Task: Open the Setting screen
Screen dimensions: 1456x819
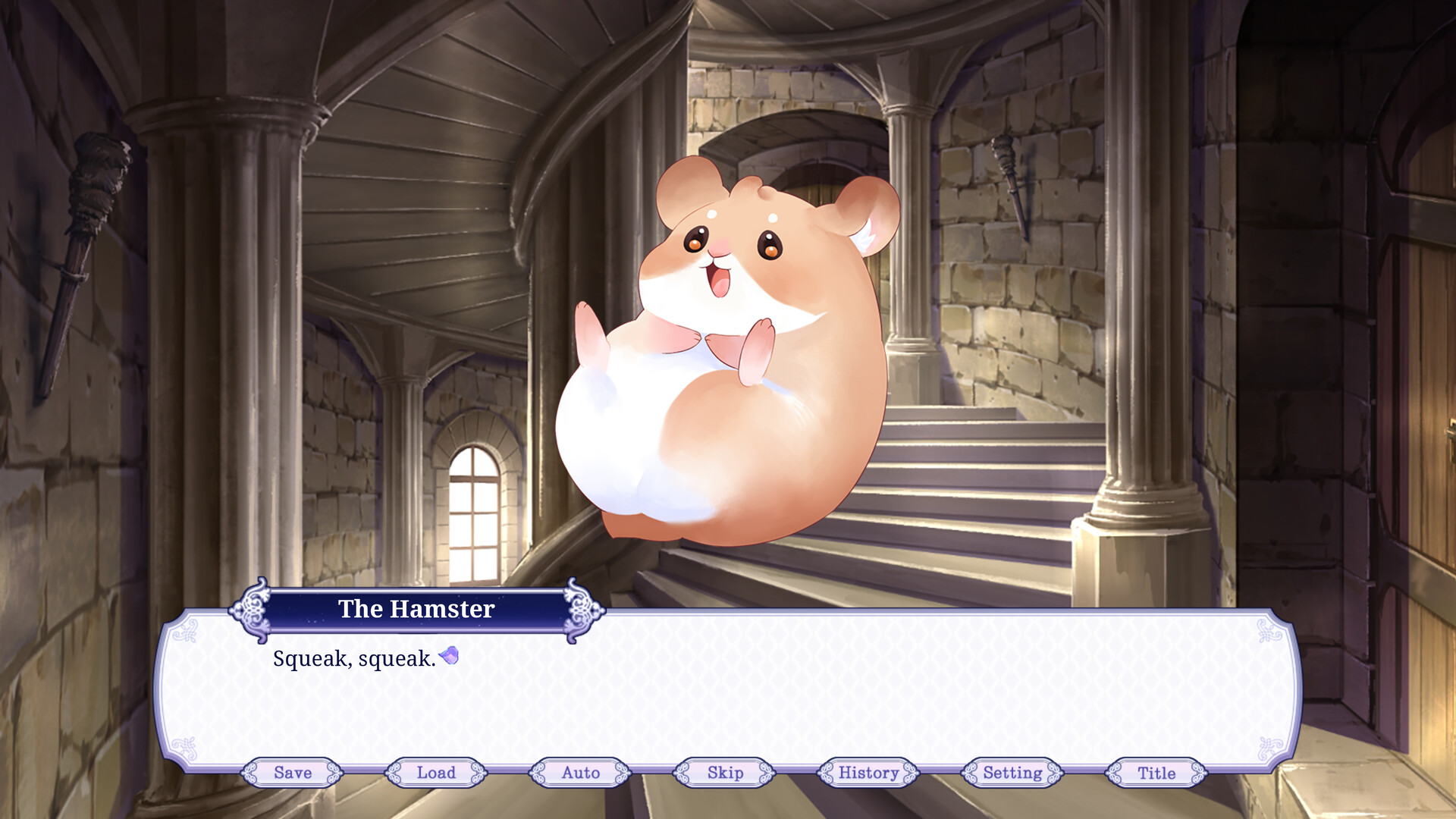Action: click(x=1012, y=773)
